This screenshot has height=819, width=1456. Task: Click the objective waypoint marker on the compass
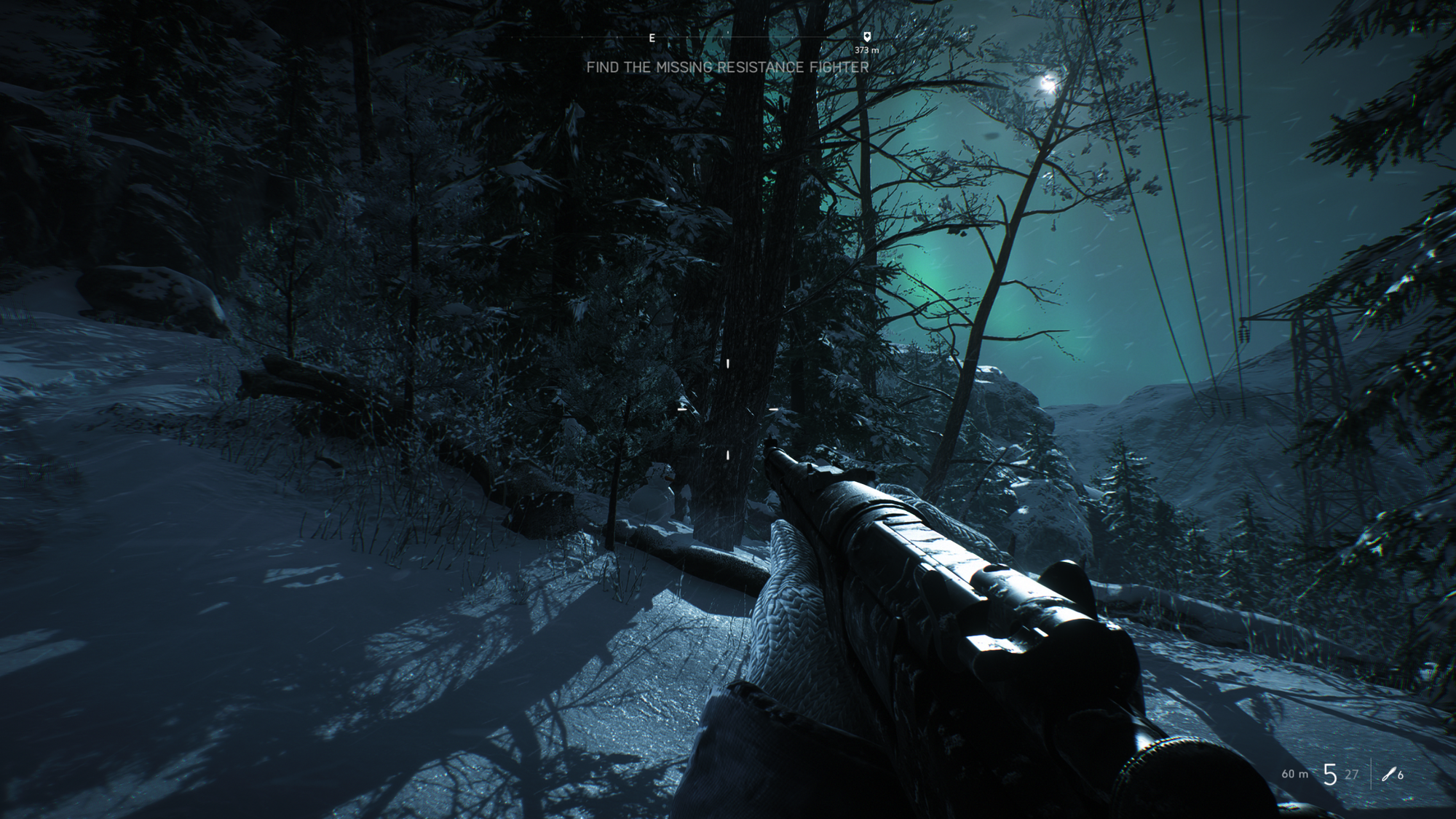(866, 36)
